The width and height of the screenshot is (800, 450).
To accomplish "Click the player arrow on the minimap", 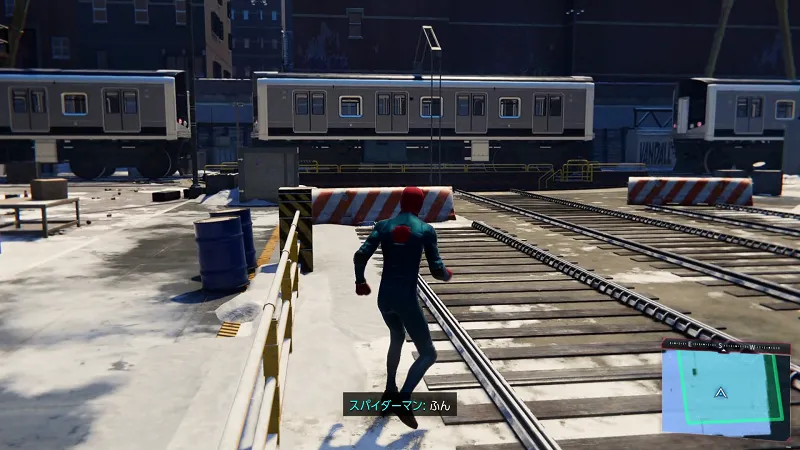I will click(719, 393).
